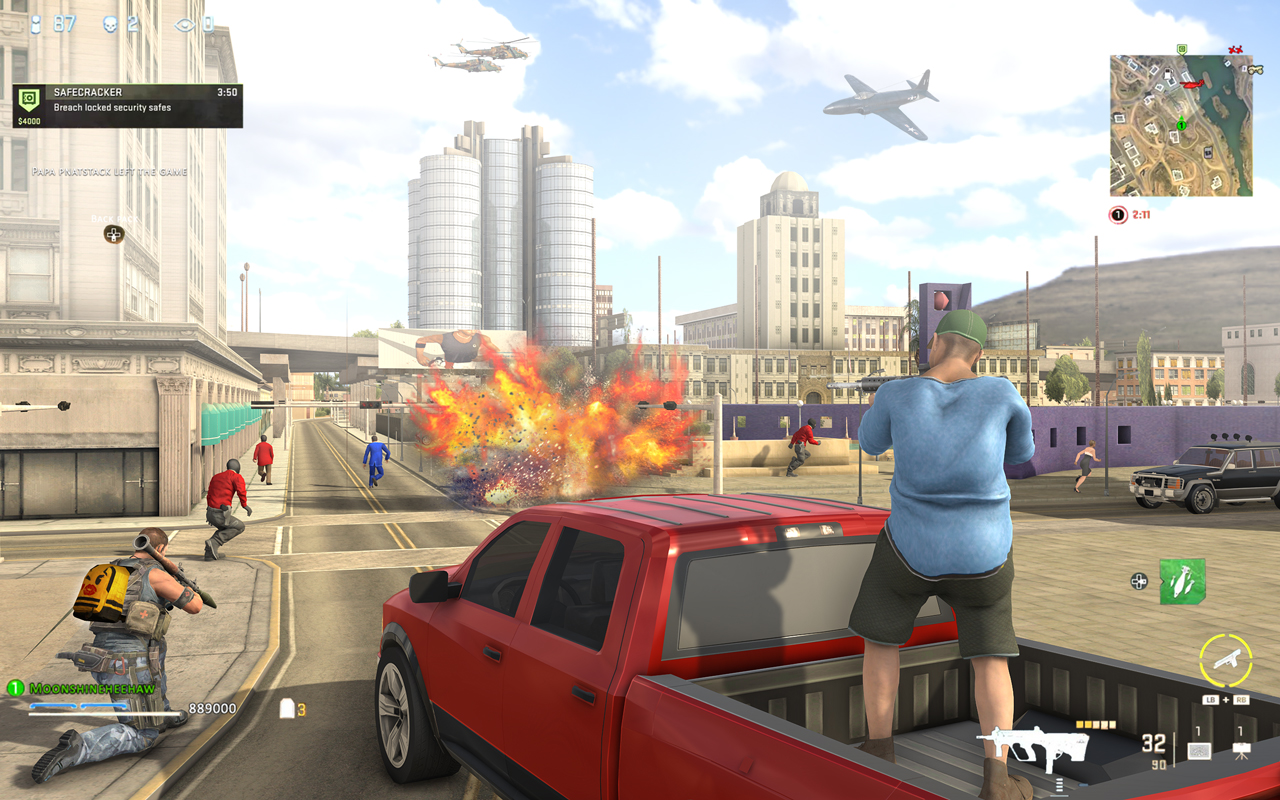Screen dimensions: 1280x800
Task: Select the Safecracker mission safe icon
Action: click(28, 97)
